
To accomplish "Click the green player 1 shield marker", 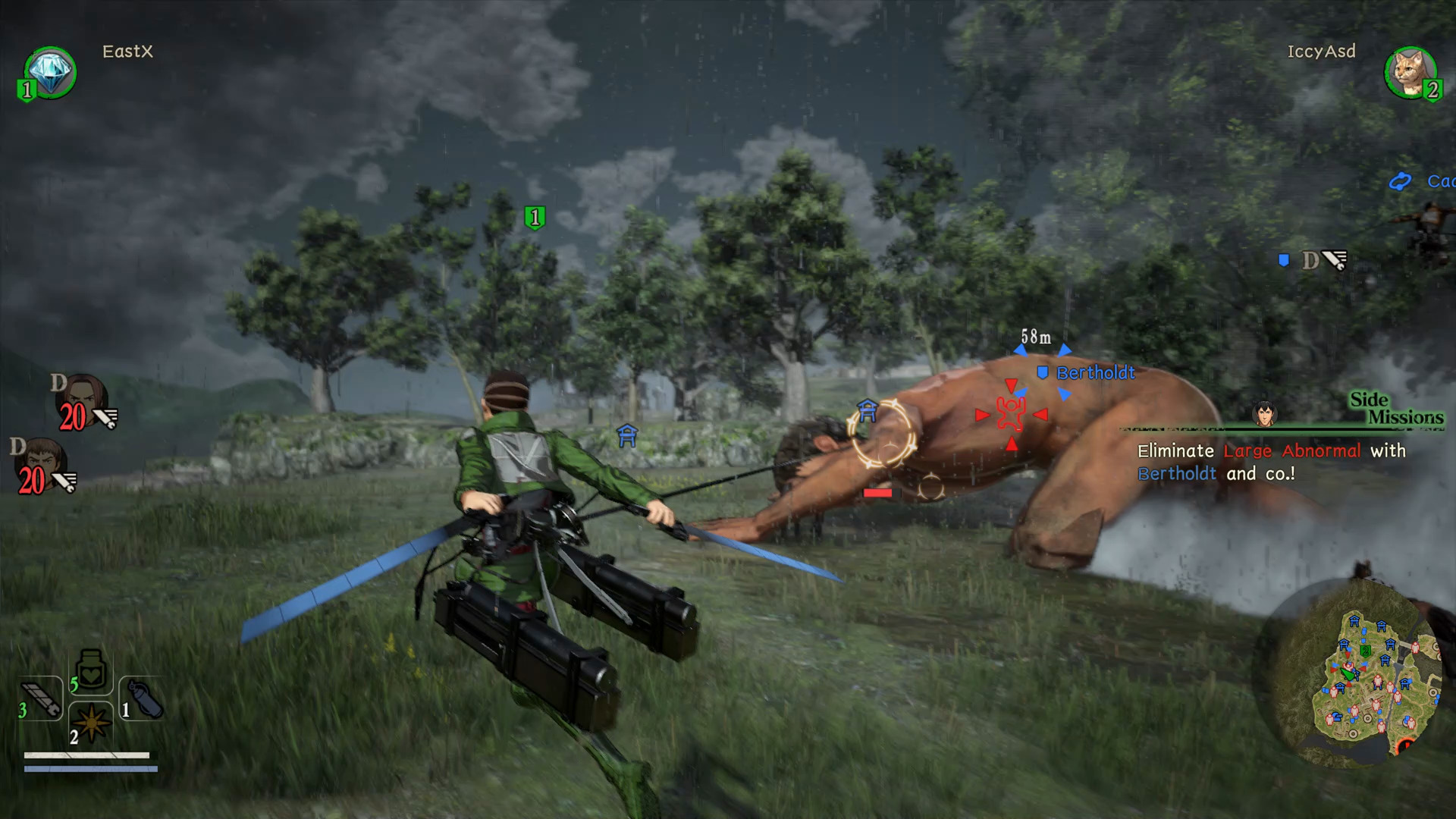I will click(x=535, y=218).
